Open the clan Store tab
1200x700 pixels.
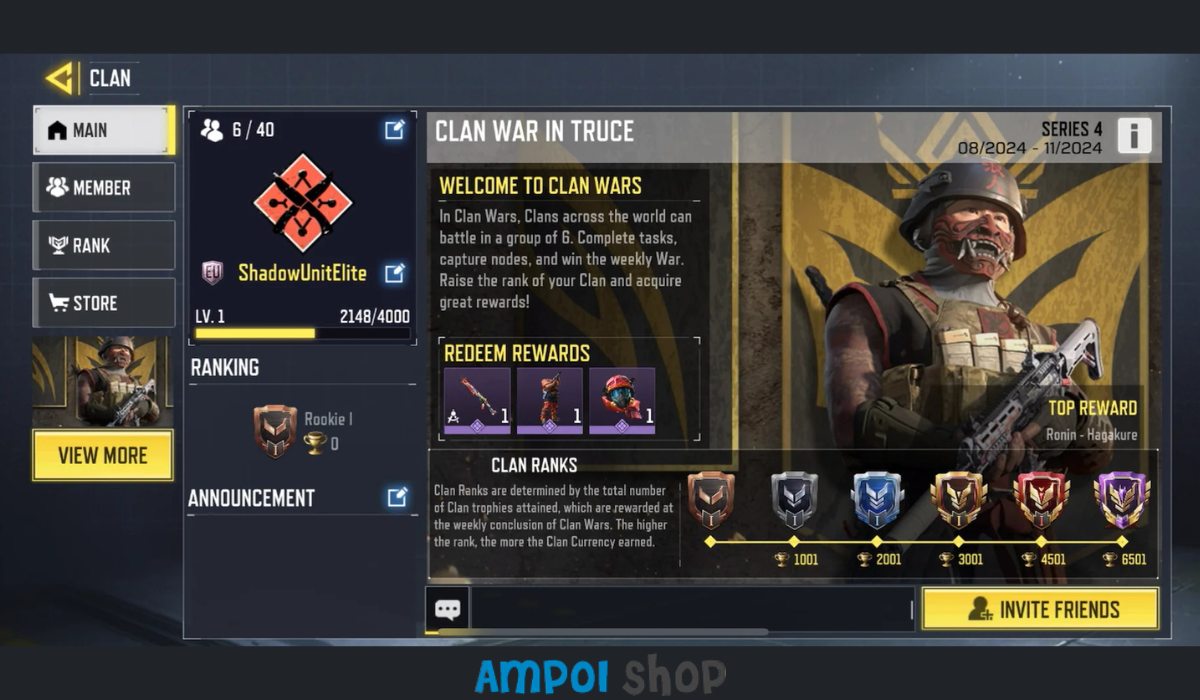click(x=104, y=303)
